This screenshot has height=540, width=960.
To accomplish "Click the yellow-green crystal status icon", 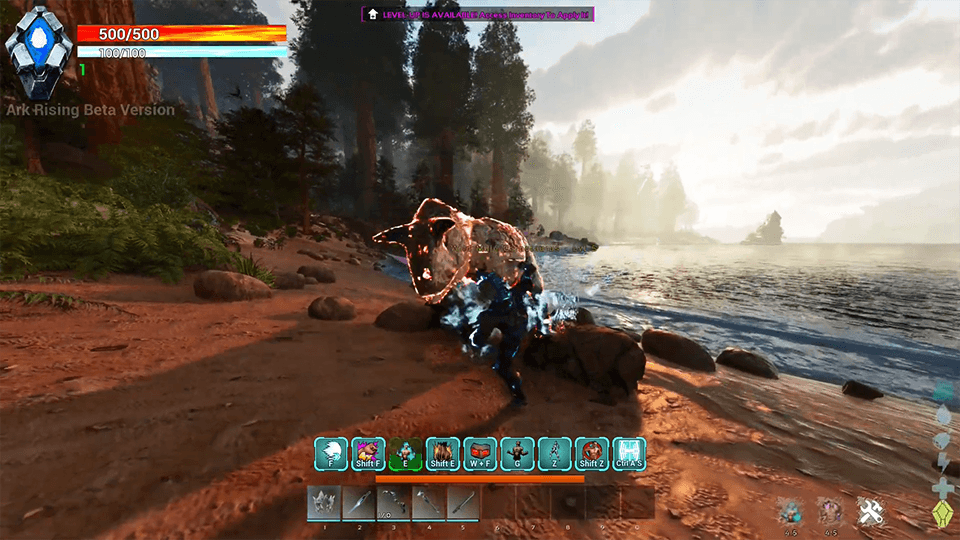I will tap(941, 514).
